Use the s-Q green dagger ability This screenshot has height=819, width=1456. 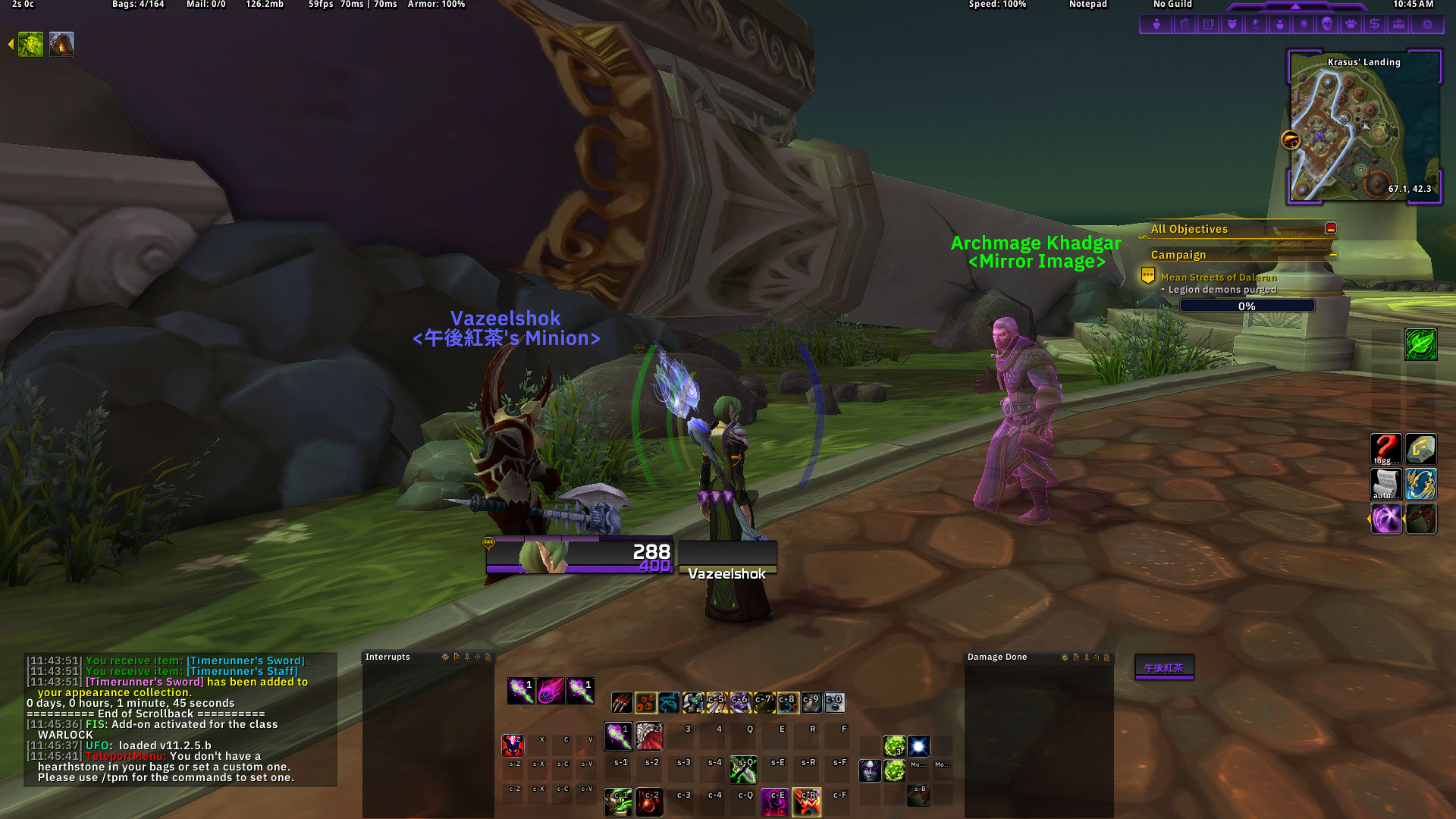(x=743, y=769)
